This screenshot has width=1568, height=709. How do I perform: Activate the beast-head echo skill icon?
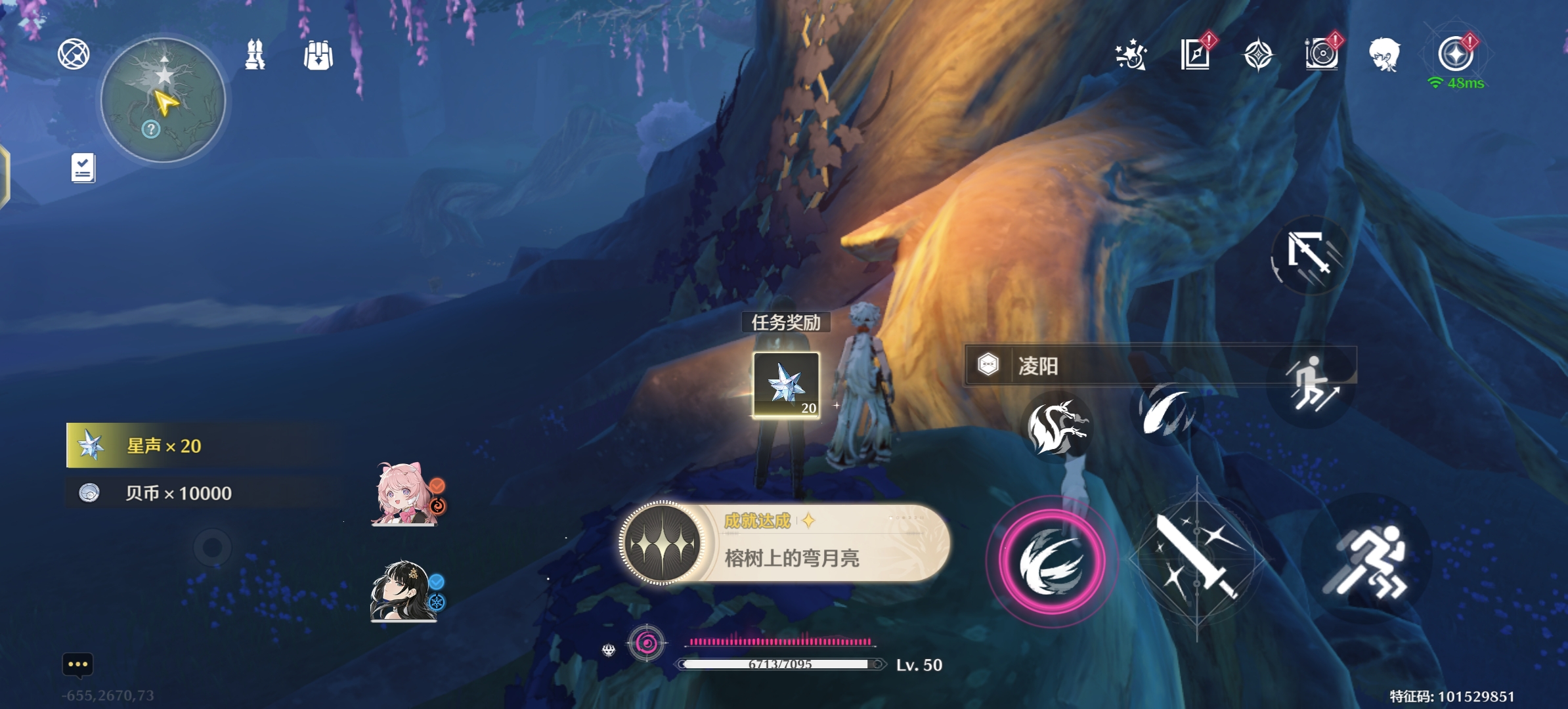coord(1056,426)
